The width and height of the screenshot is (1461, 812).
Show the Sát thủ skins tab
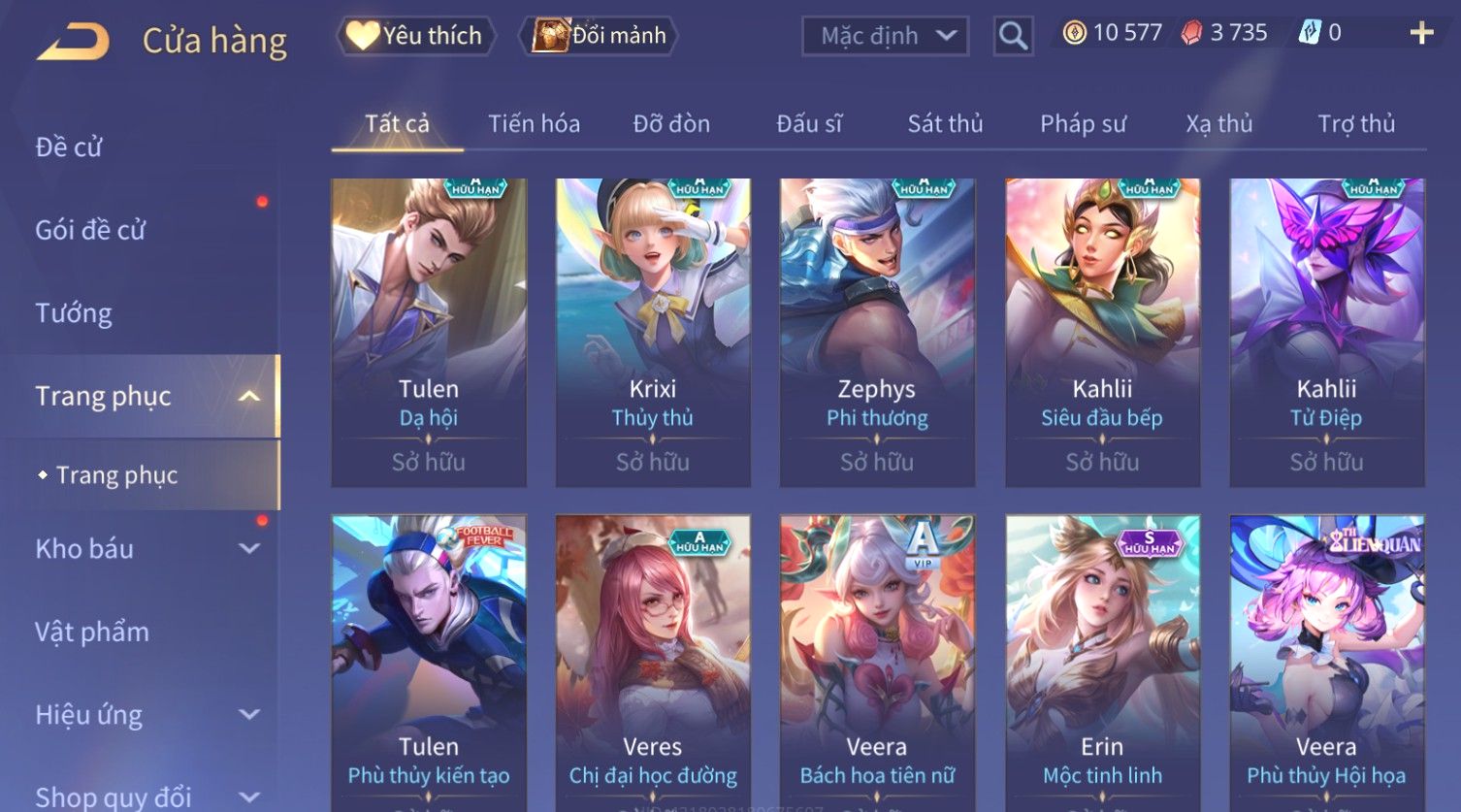945,124
